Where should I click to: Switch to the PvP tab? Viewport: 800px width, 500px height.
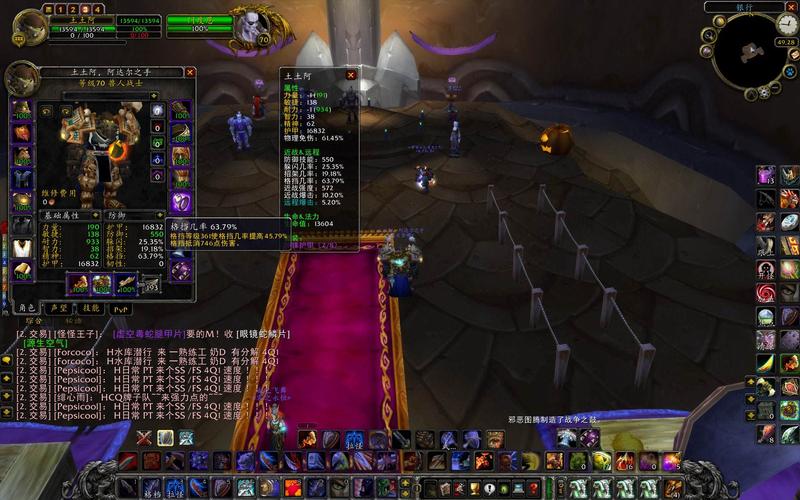tap(119, 309)
